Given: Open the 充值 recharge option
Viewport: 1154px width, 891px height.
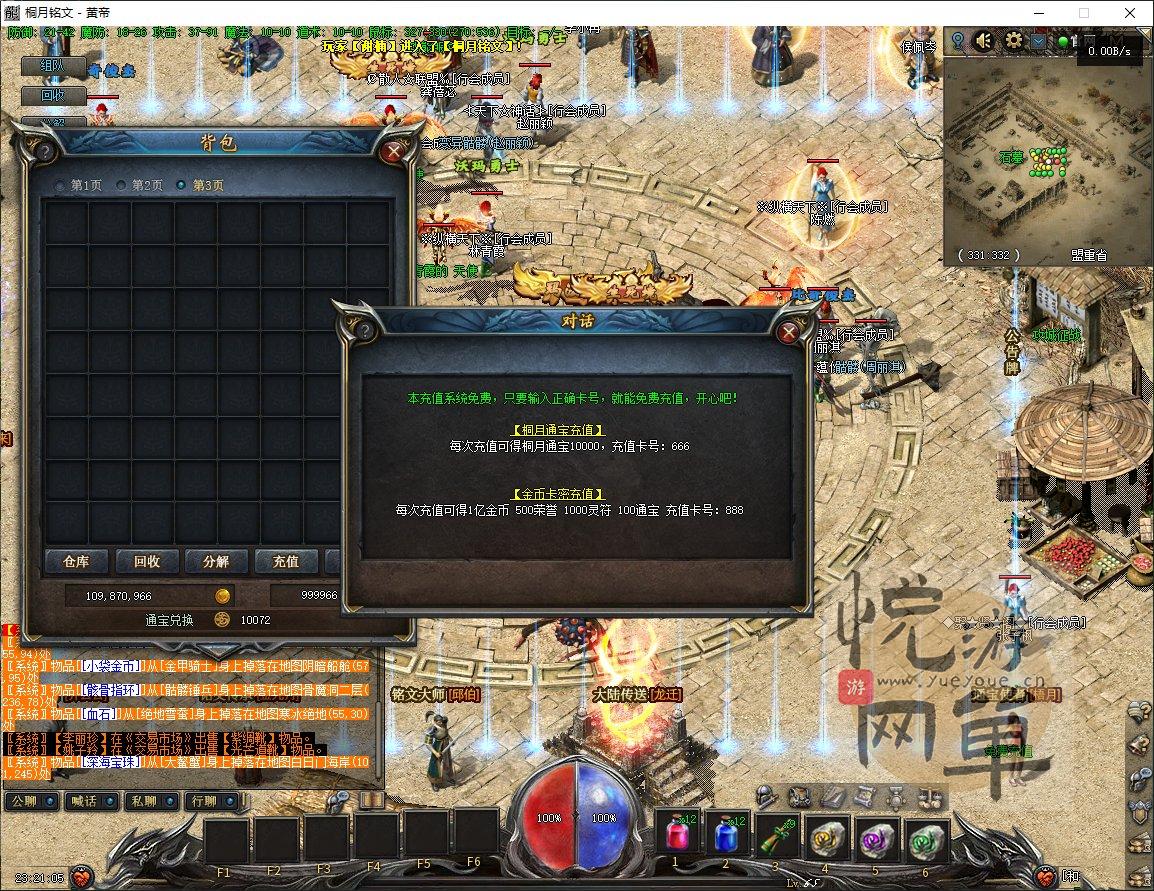Looking at the screenshot, I should pyautogui.click(x=285, y=561).
